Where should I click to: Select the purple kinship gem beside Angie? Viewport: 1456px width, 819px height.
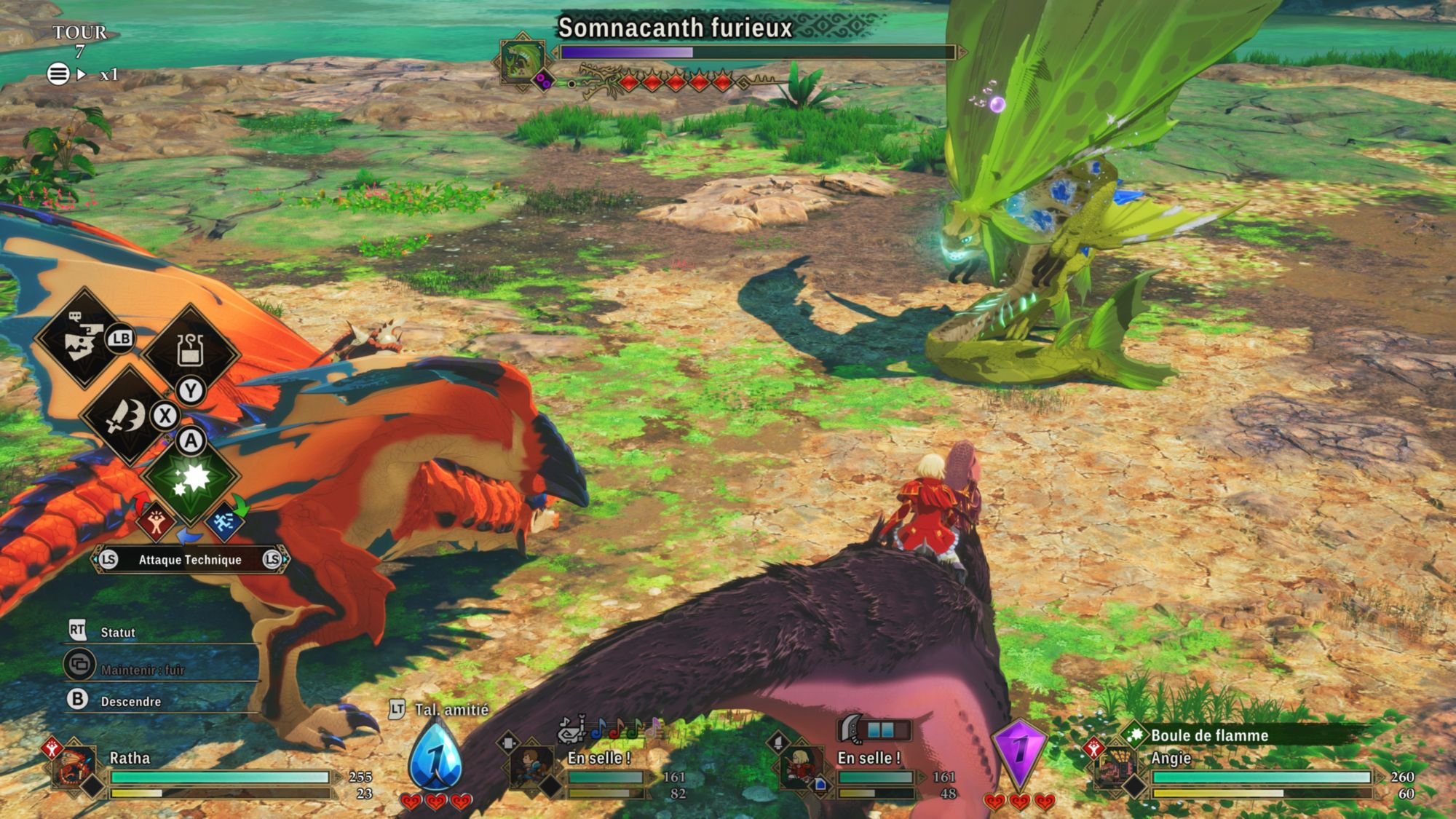[x=1019, y=753]
